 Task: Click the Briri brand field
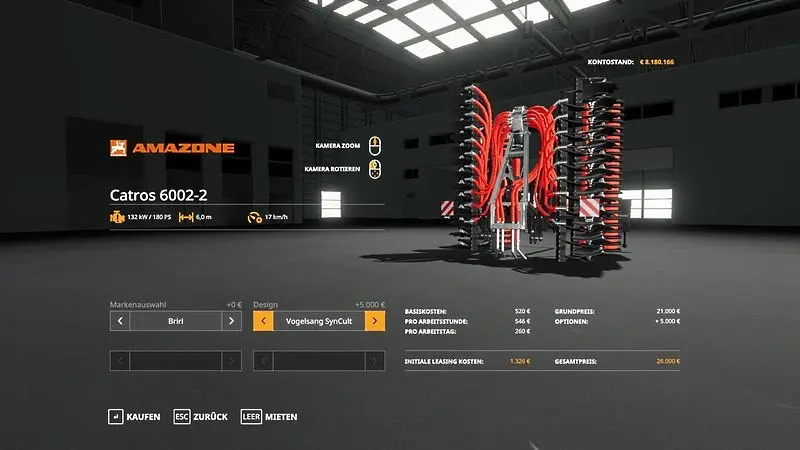pos(176,321)
